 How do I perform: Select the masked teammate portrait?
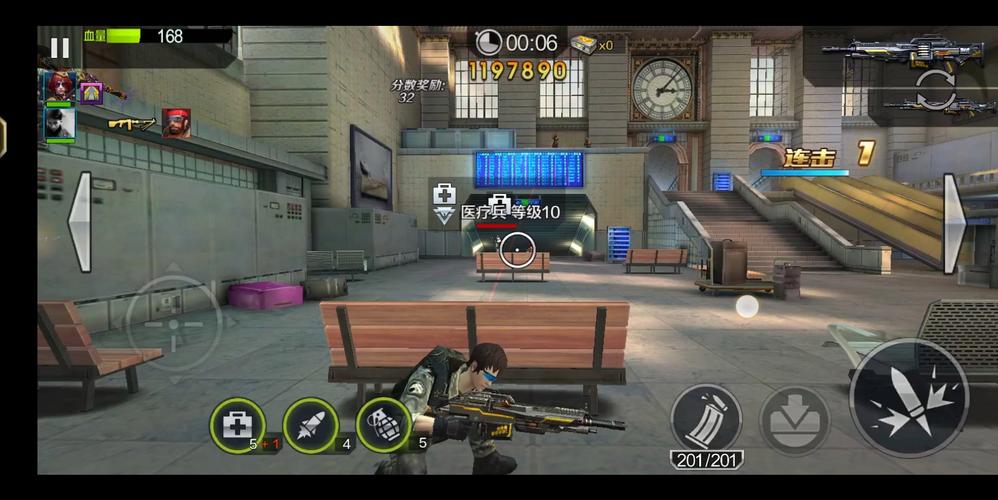click(x=58, y=124)
